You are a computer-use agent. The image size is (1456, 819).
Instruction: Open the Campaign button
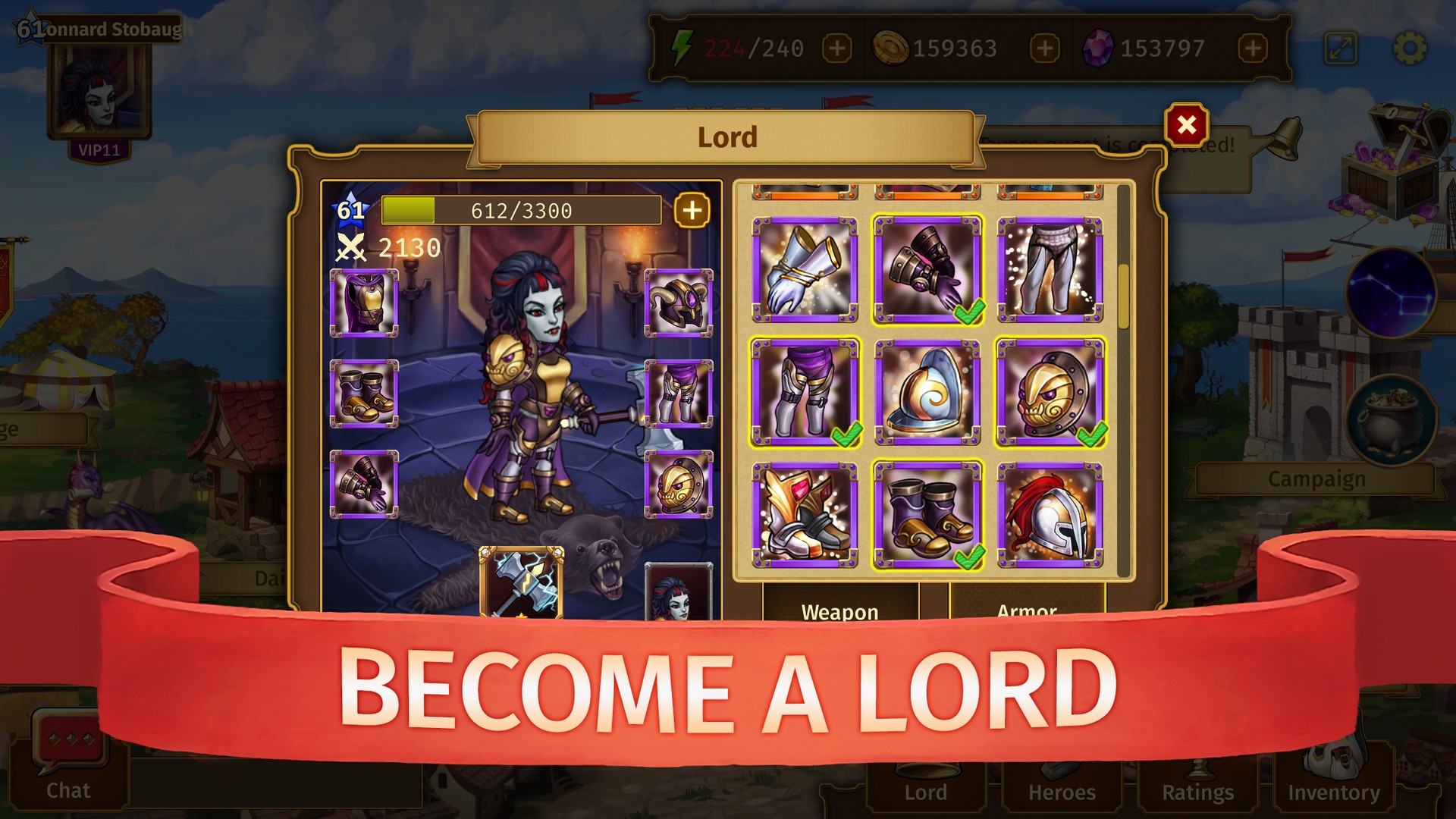1318,479
